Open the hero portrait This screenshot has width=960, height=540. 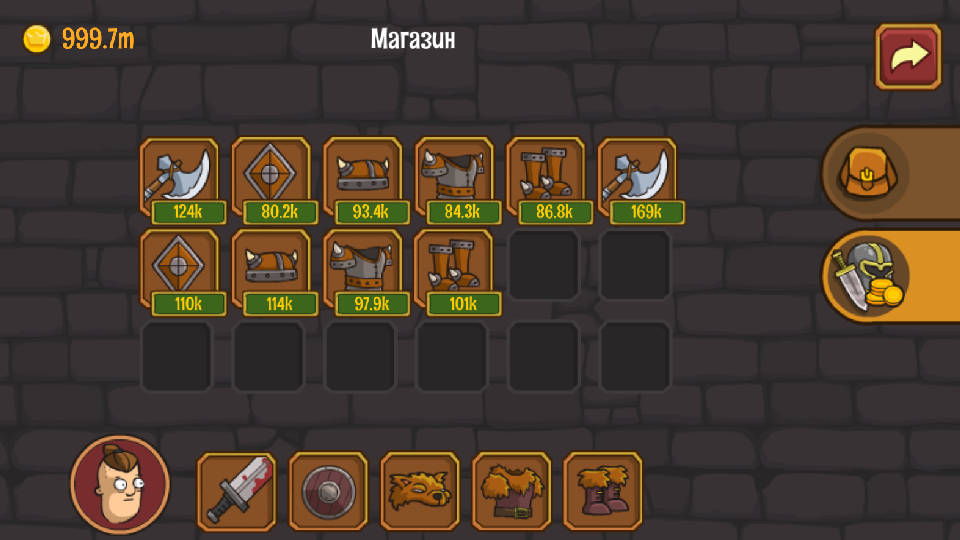coord(120,485)
